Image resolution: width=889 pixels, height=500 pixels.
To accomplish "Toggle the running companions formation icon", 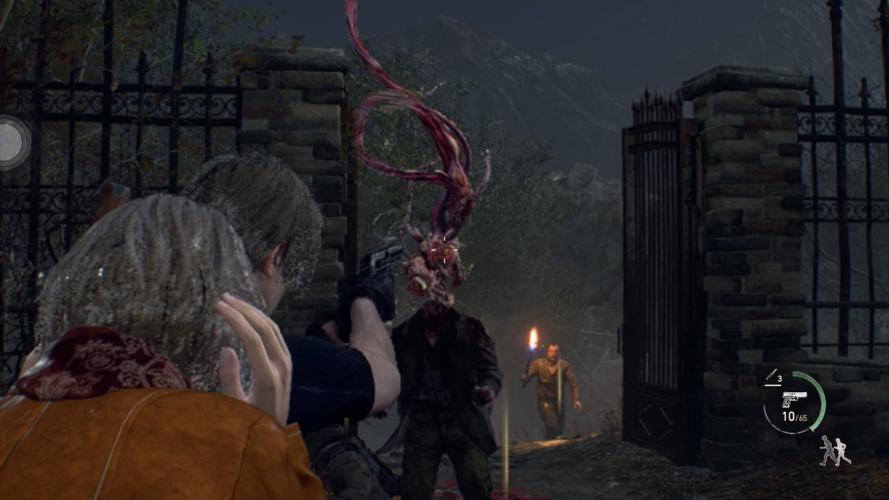I will pyautogui.click(x=835, y=451).
